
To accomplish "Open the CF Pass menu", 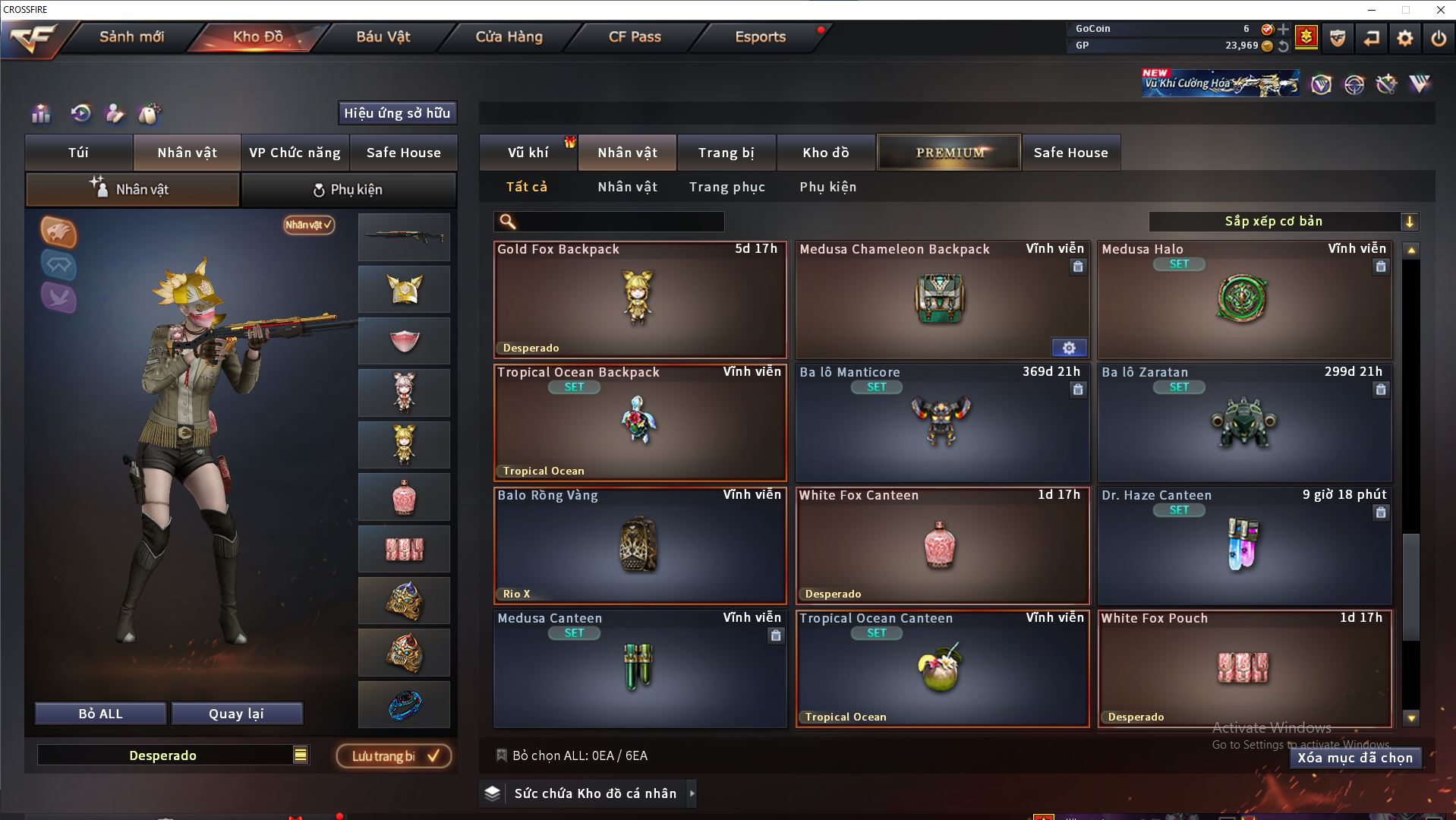I will 635,36.
